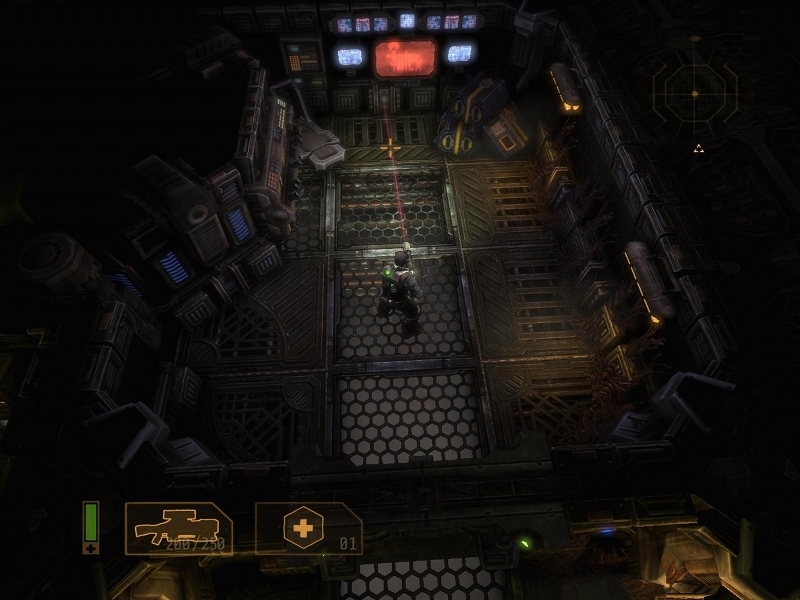
Task: Select the assault rifle weapon slot
Action: (178, 527)
